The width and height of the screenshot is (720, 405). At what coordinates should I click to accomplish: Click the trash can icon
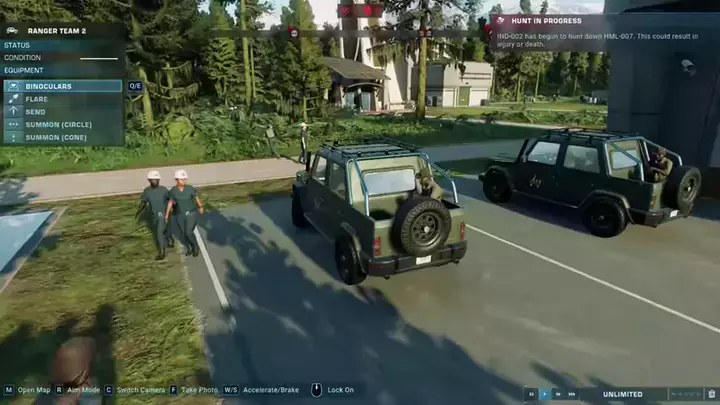coord(712,394)
